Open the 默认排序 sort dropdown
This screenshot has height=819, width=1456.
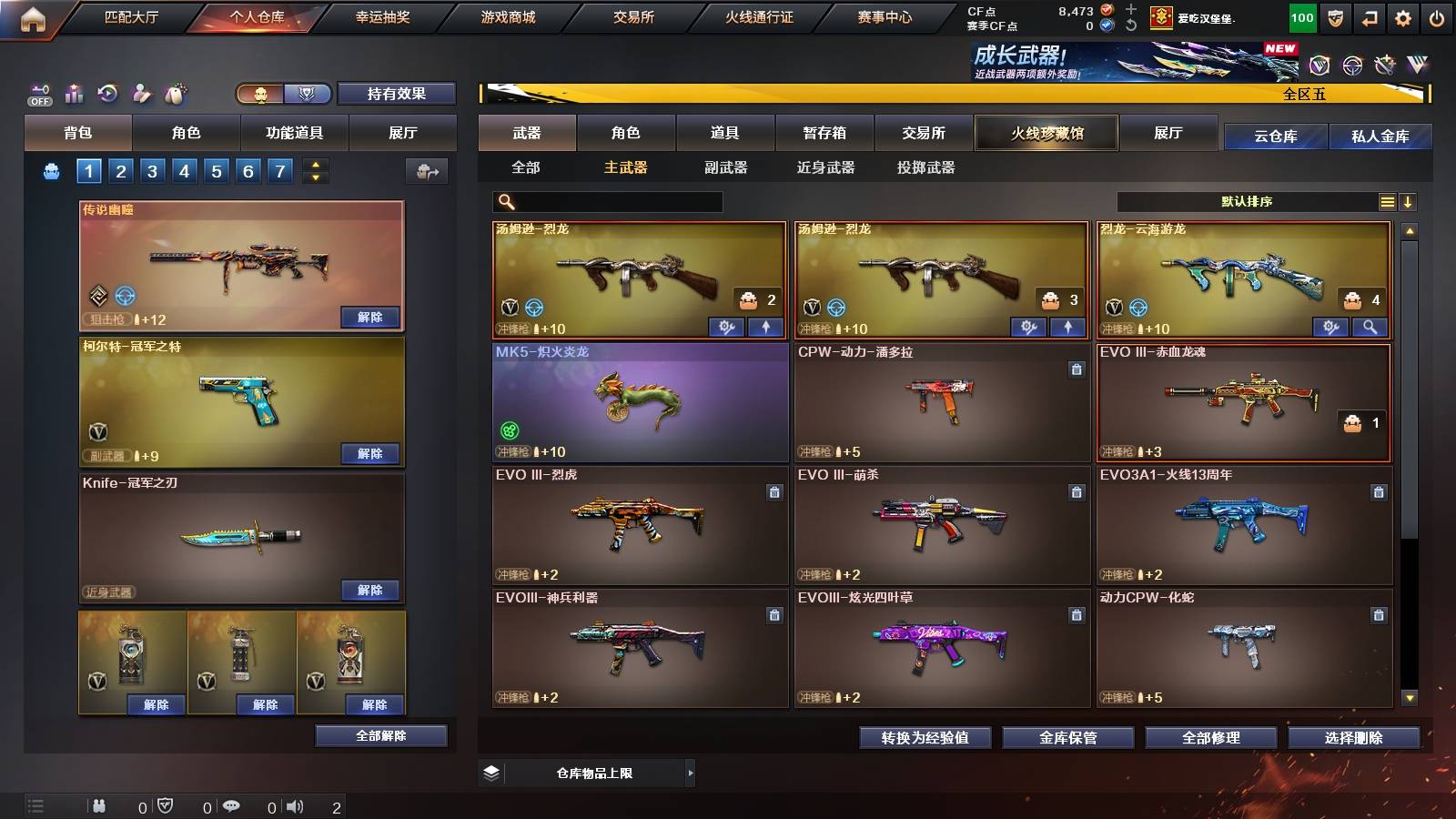point(1247,201)
